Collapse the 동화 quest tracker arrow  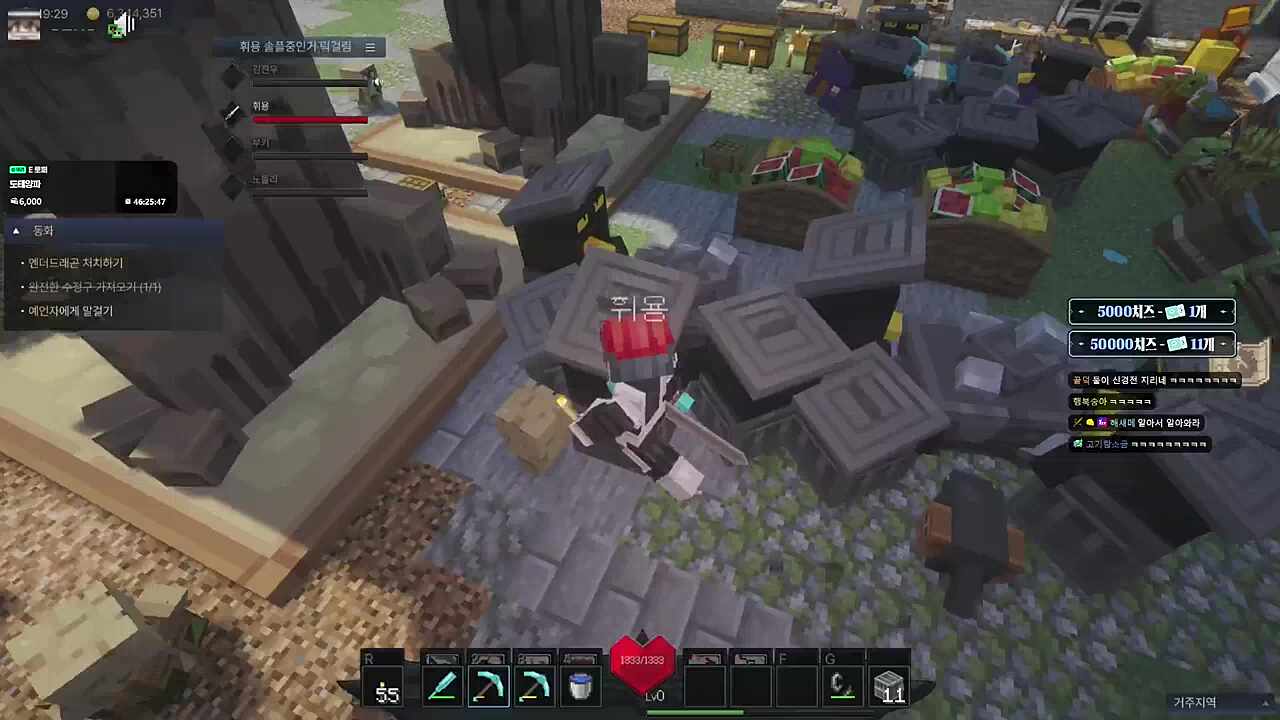[16, 231]
